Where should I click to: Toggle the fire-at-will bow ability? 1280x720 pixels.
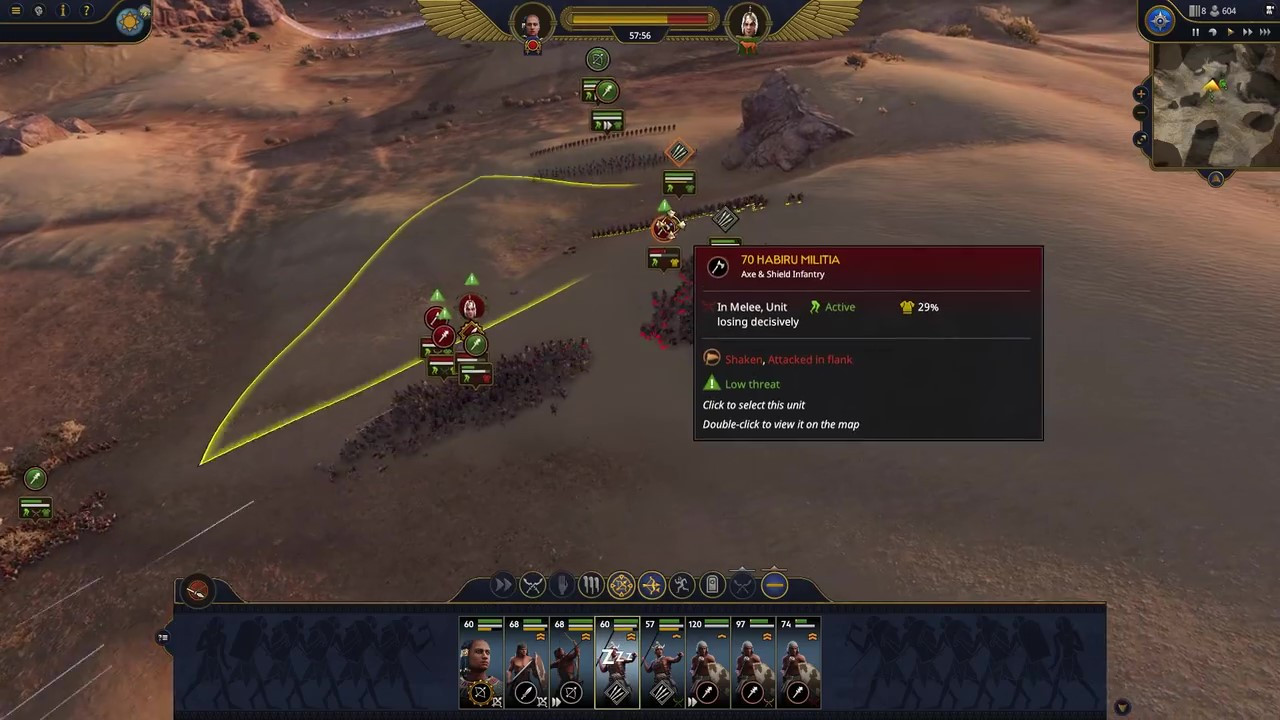[x=651, y=585]
